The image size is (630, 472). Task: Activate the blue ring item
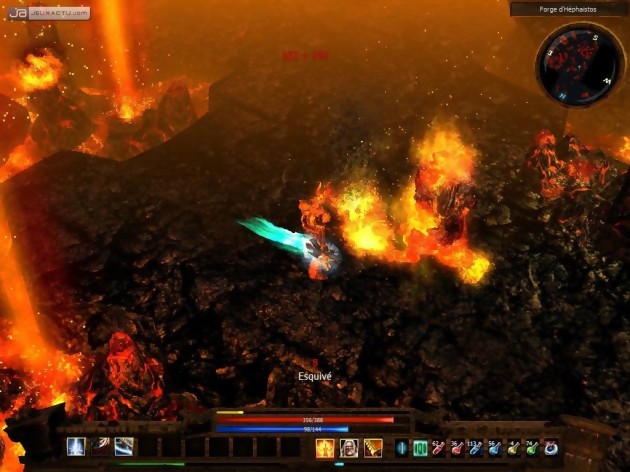point(550,448)
